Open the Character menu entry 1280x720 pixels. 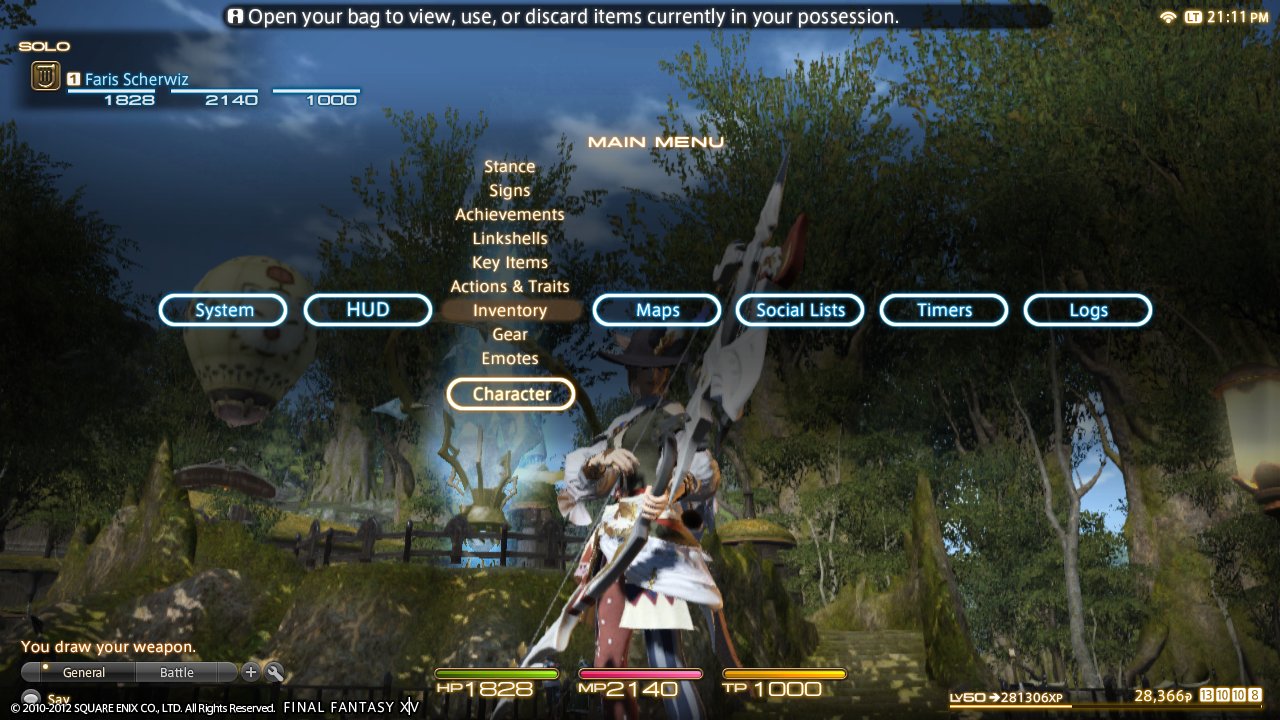pyautogui.click(x=510, y=393)
